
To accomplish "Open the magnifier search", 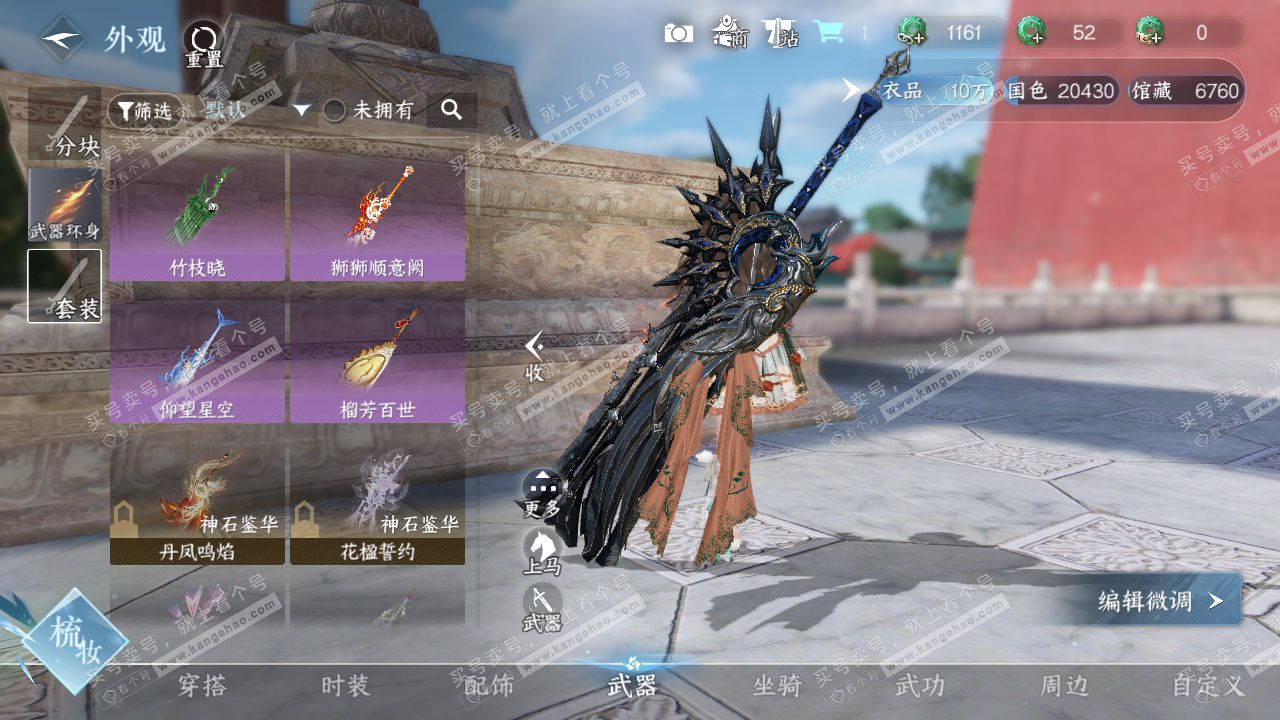I will 451,110.
